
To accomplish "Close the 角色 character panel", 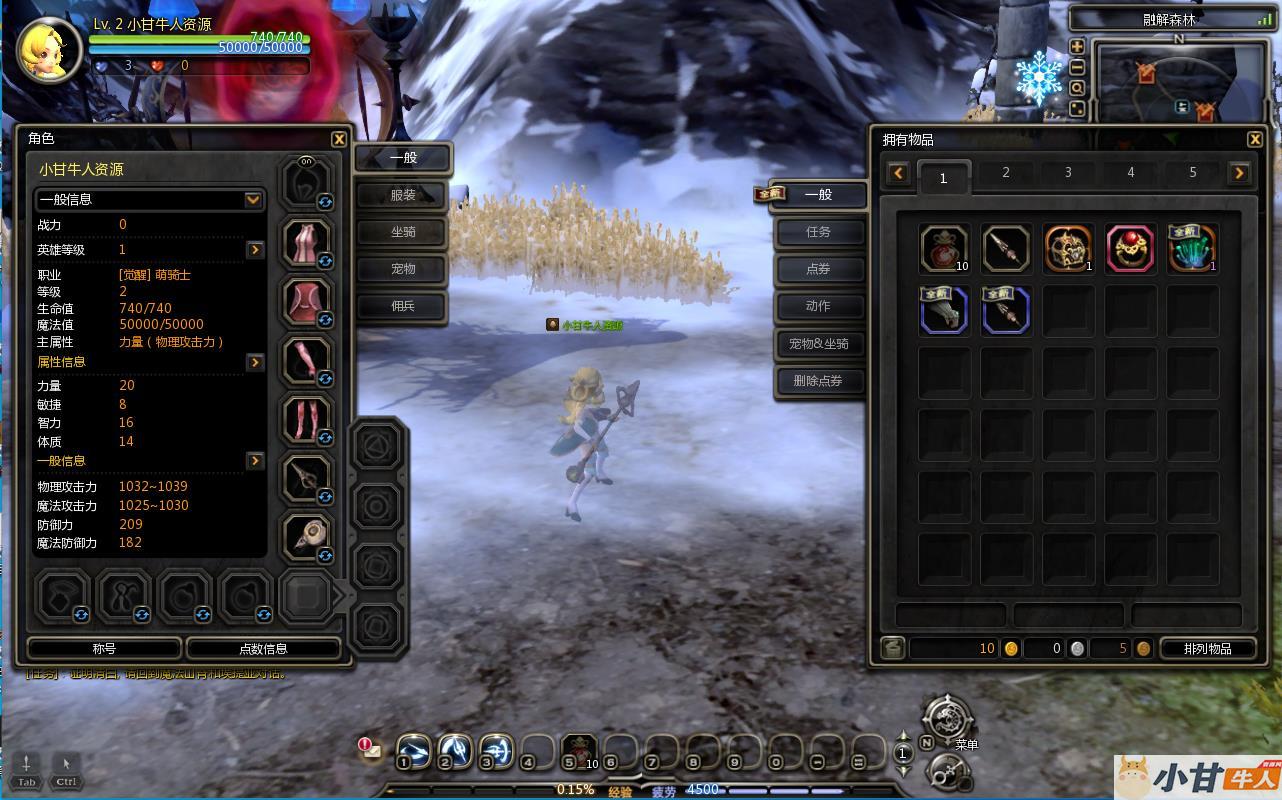I will click(x=339, y=140).
